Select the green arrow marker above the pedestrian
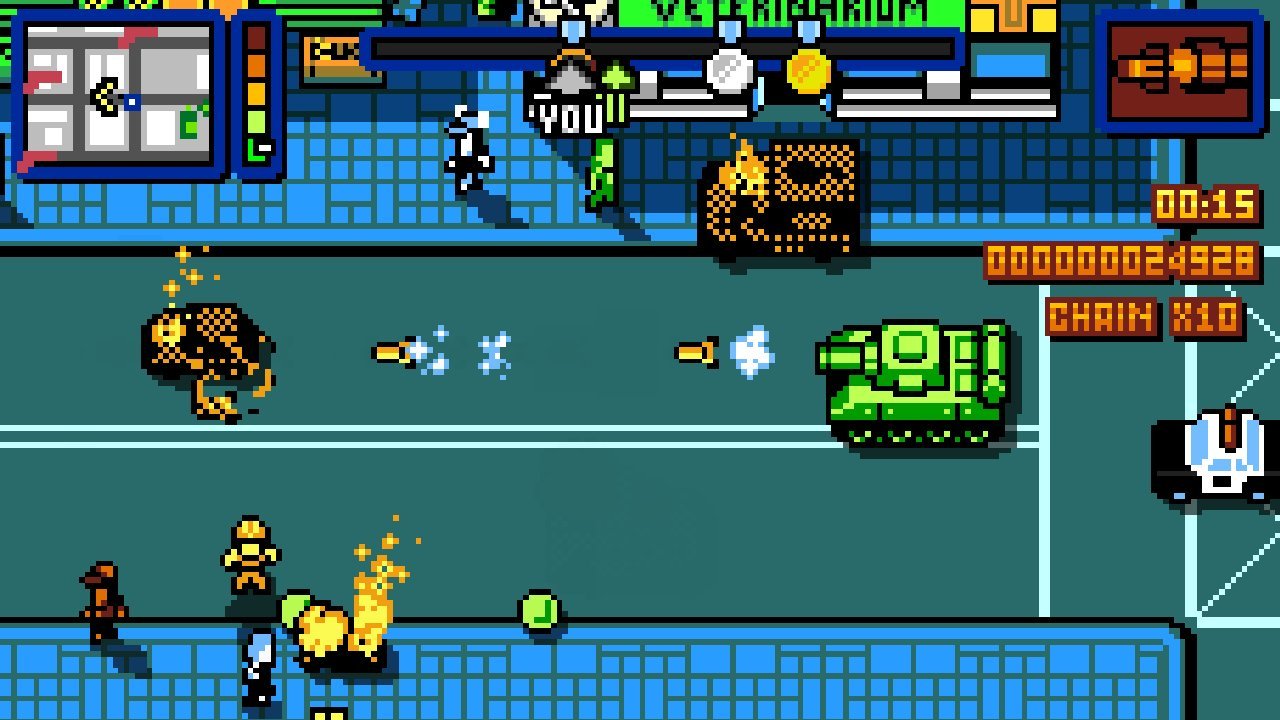Viewport: 1280px width, 720px height. pos(614,77)
